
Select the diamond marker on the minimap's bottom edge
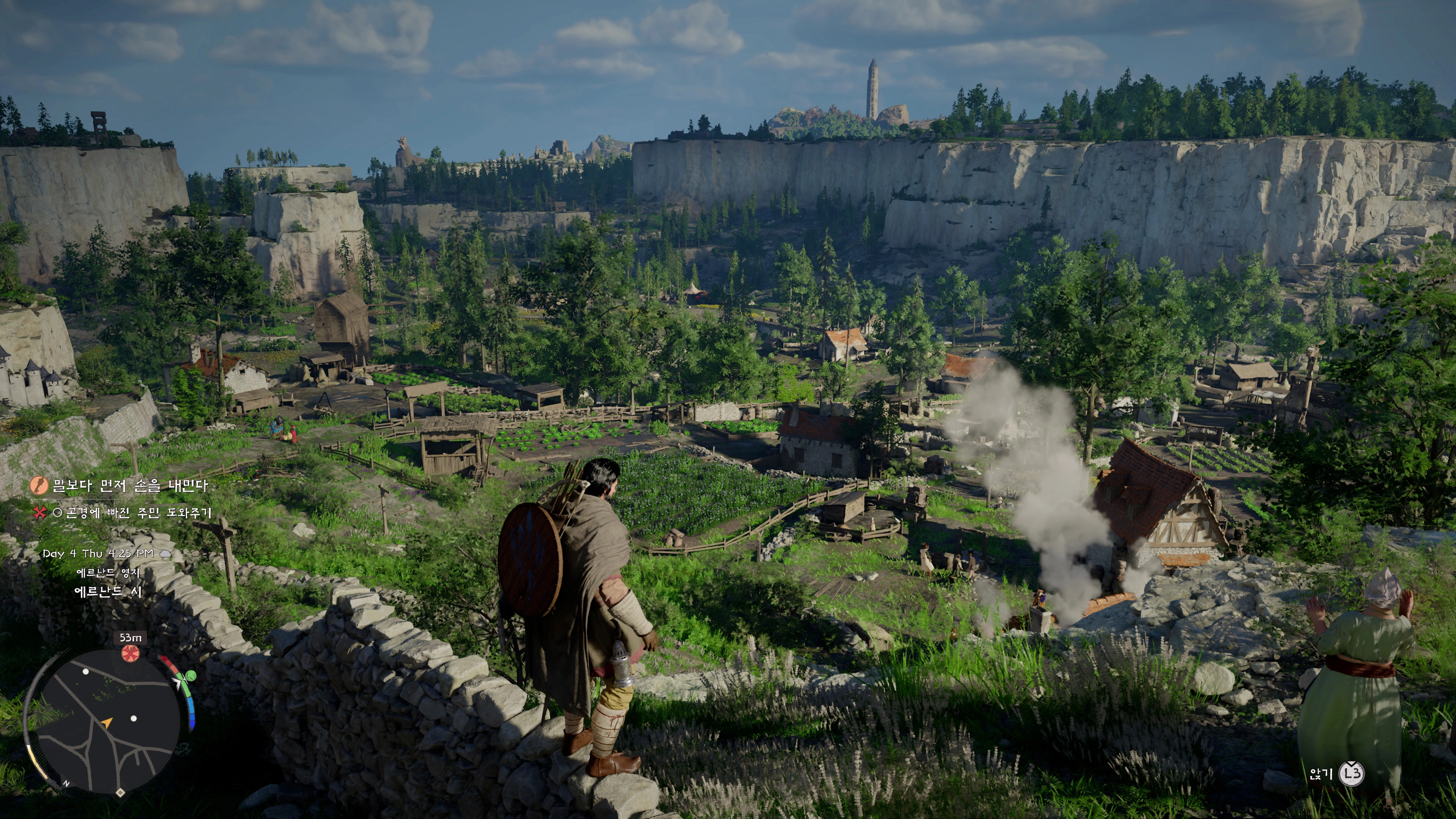click(121, 792)
